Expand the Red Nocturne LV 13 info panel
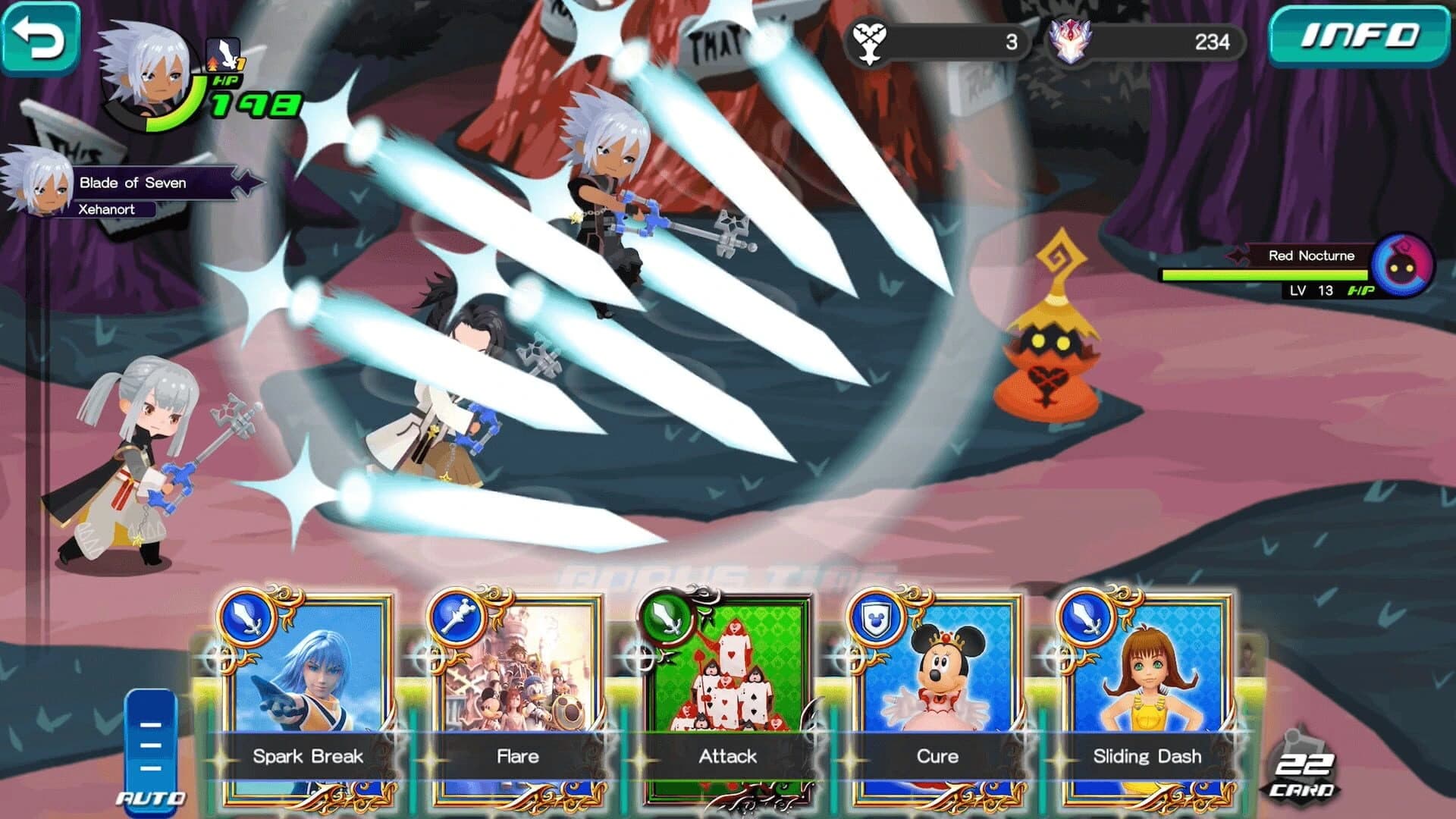The image size is (1456, 819). click(x=1314, y=290)
